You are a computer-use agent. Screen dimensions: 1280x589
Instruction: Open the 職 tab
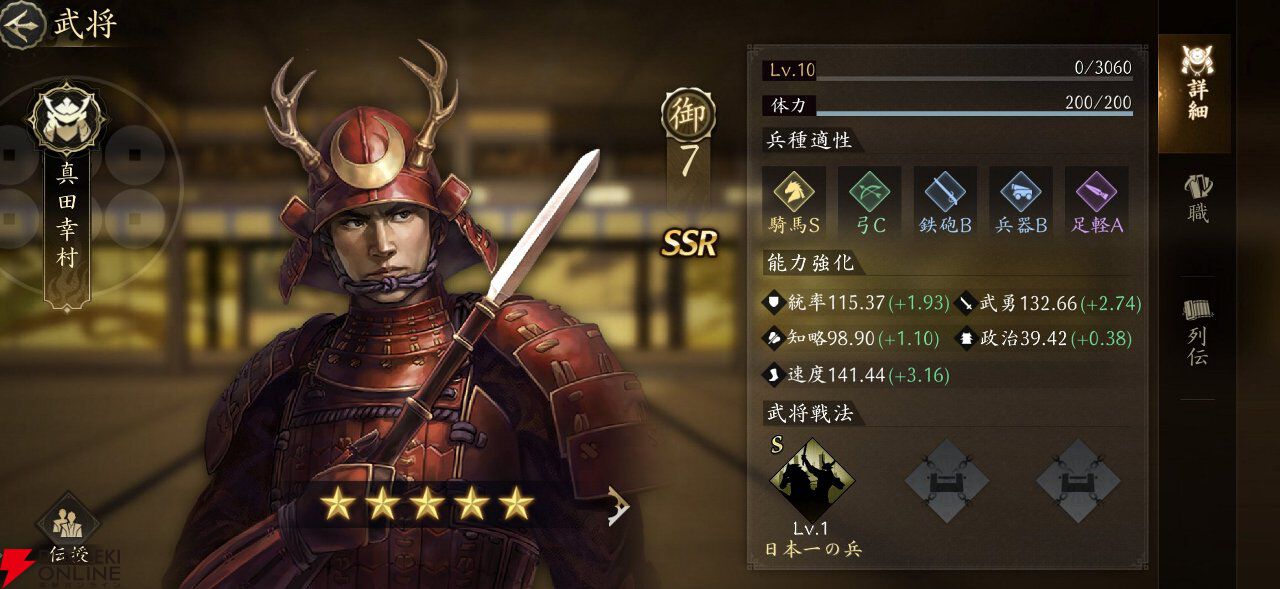(x=1196, y=197)
